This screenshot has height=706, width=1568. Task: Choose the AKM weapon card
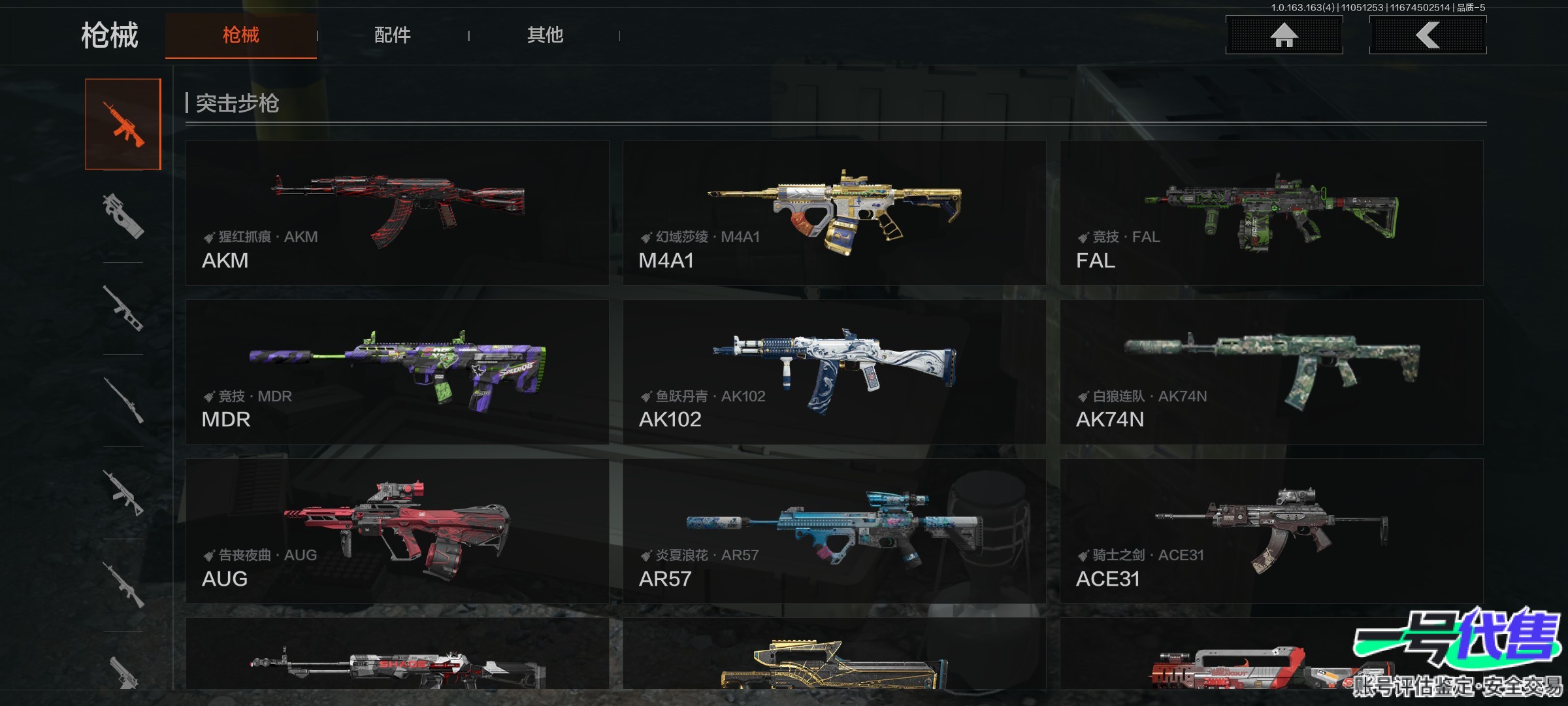click(397, 212)
